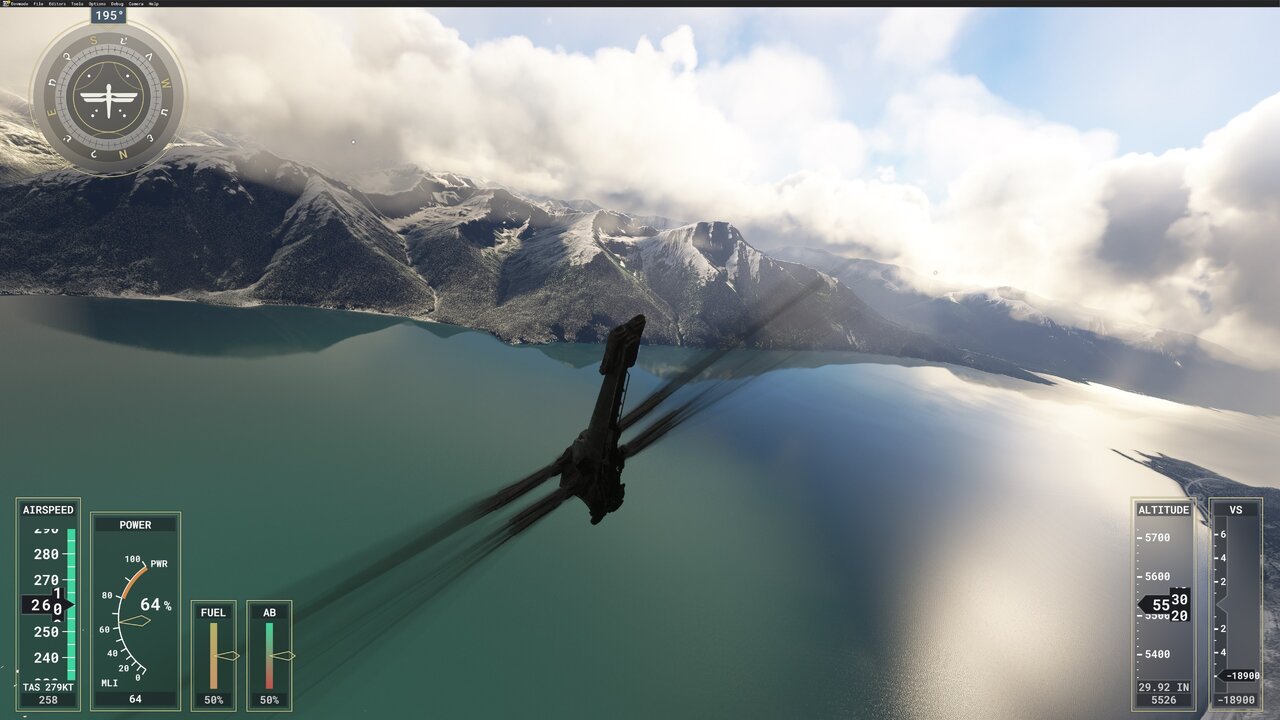This screenshot has width=1280, height=720.
Task: Open the File menu
Action: 38,4
